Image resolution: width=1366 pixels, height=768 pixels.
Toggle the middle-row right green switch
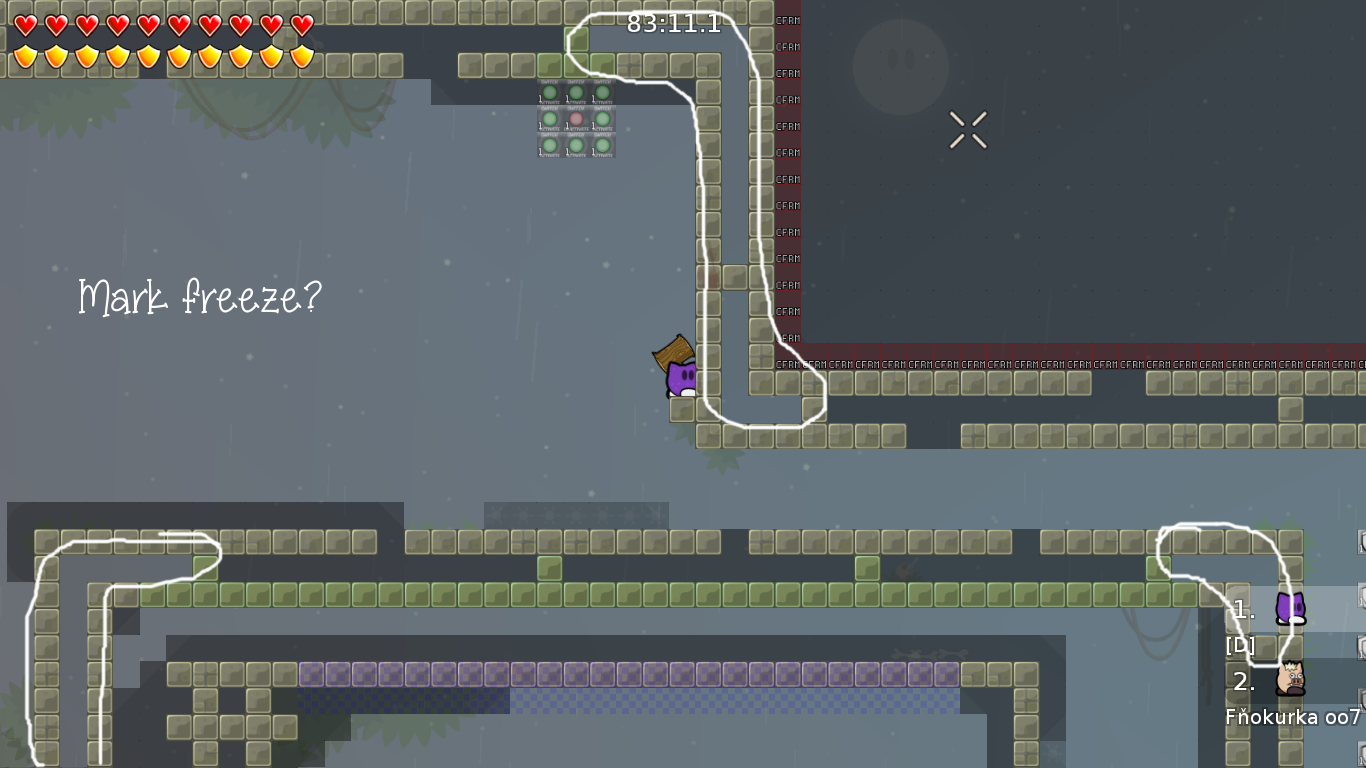tap(602, 118)
